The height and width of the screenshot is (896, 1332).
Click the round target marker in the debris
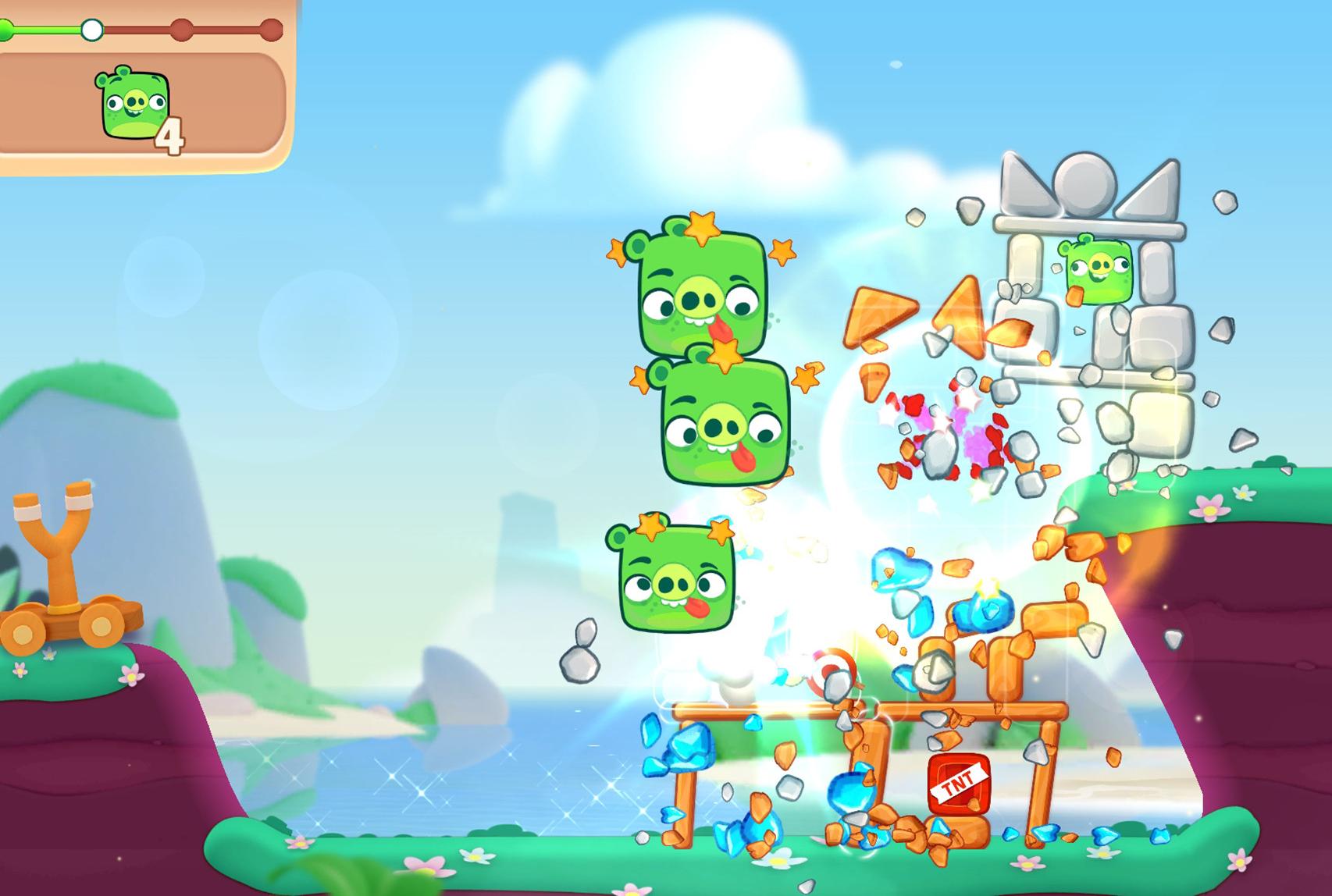pyautogui.click(x=830, y=665)
